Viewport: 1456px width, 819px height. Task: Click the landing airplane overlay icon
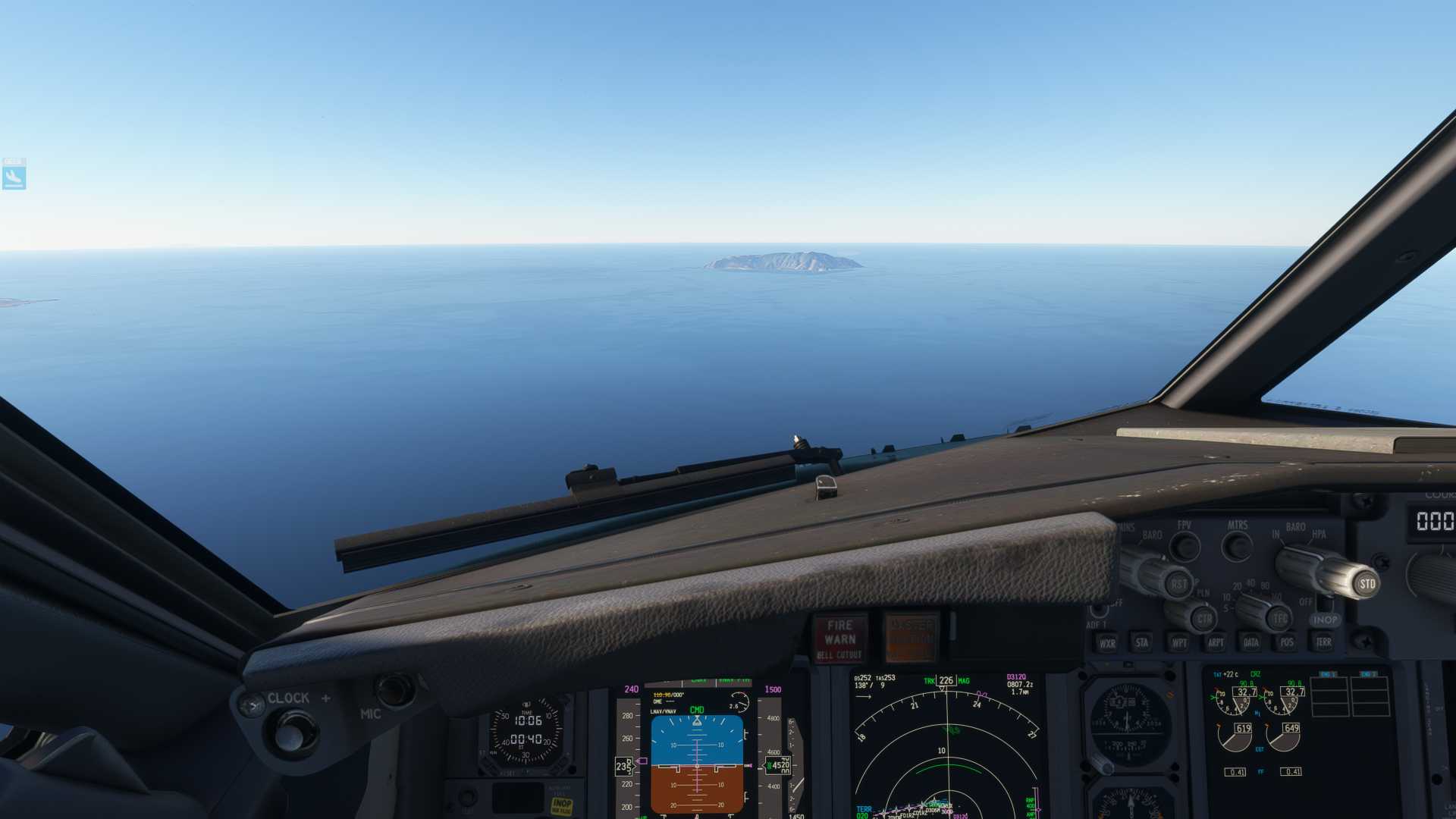14,177
